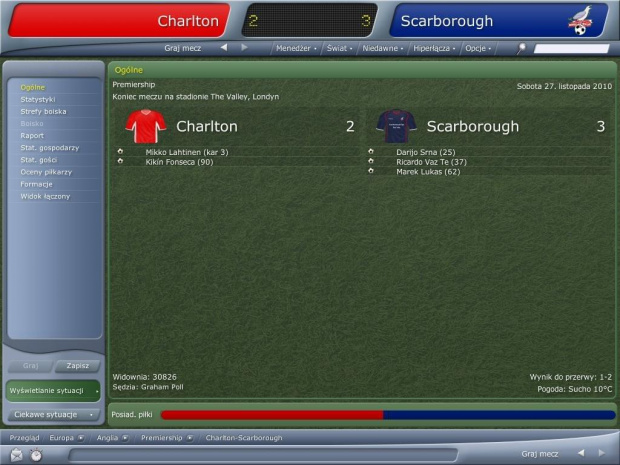
Task: Click the search field in the top bar
Action: pyautogui.click(x=570, y=48)
